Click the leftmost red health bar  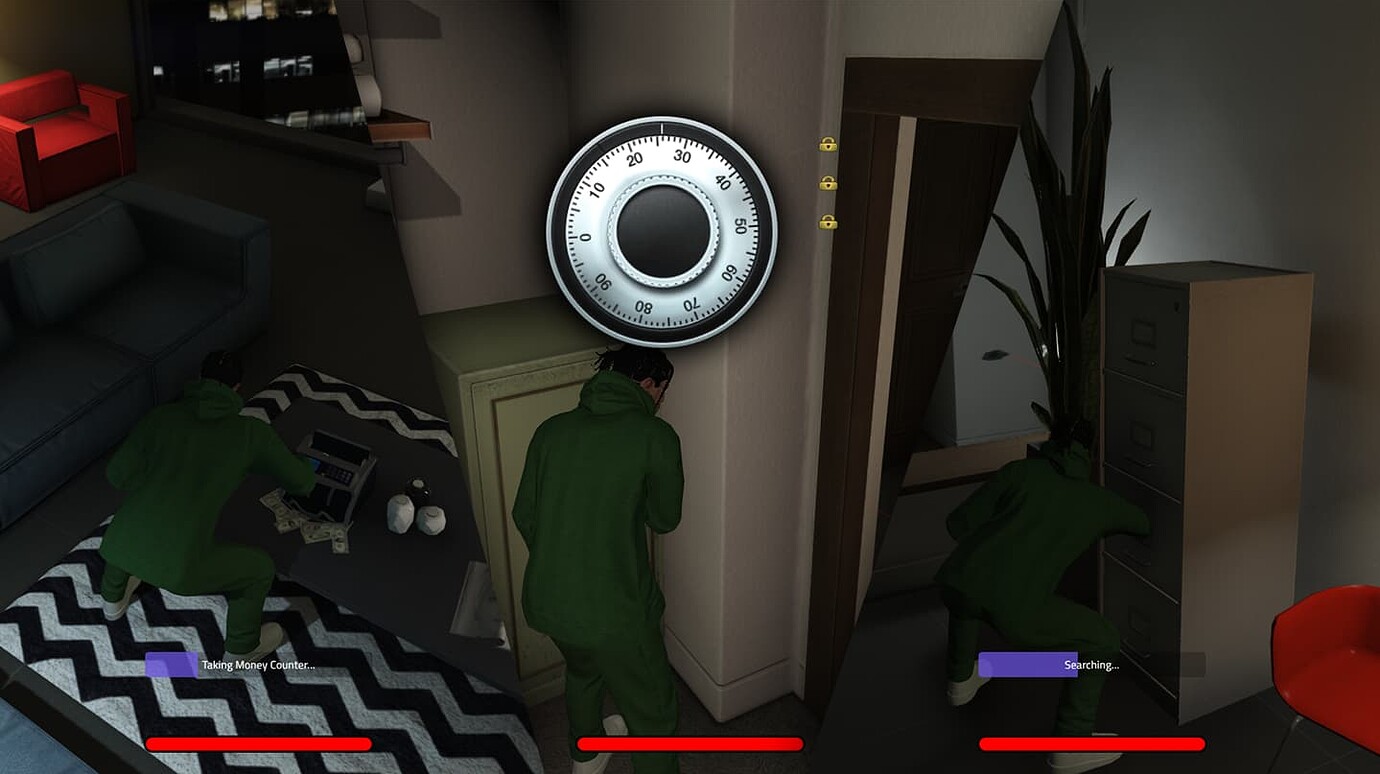258,744
